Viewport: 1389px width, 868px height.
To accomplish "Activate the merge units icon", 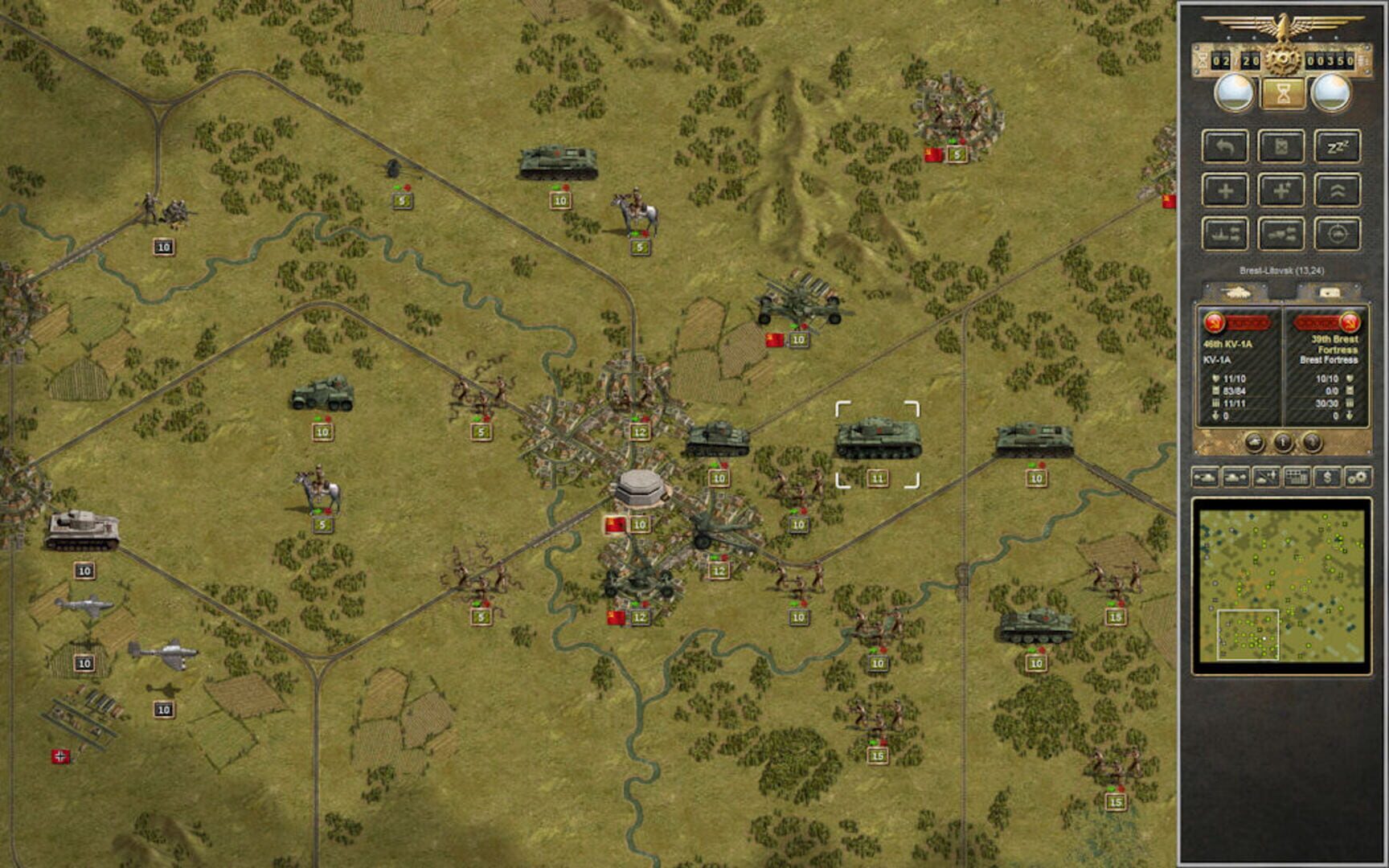I will coord(1283,235).
